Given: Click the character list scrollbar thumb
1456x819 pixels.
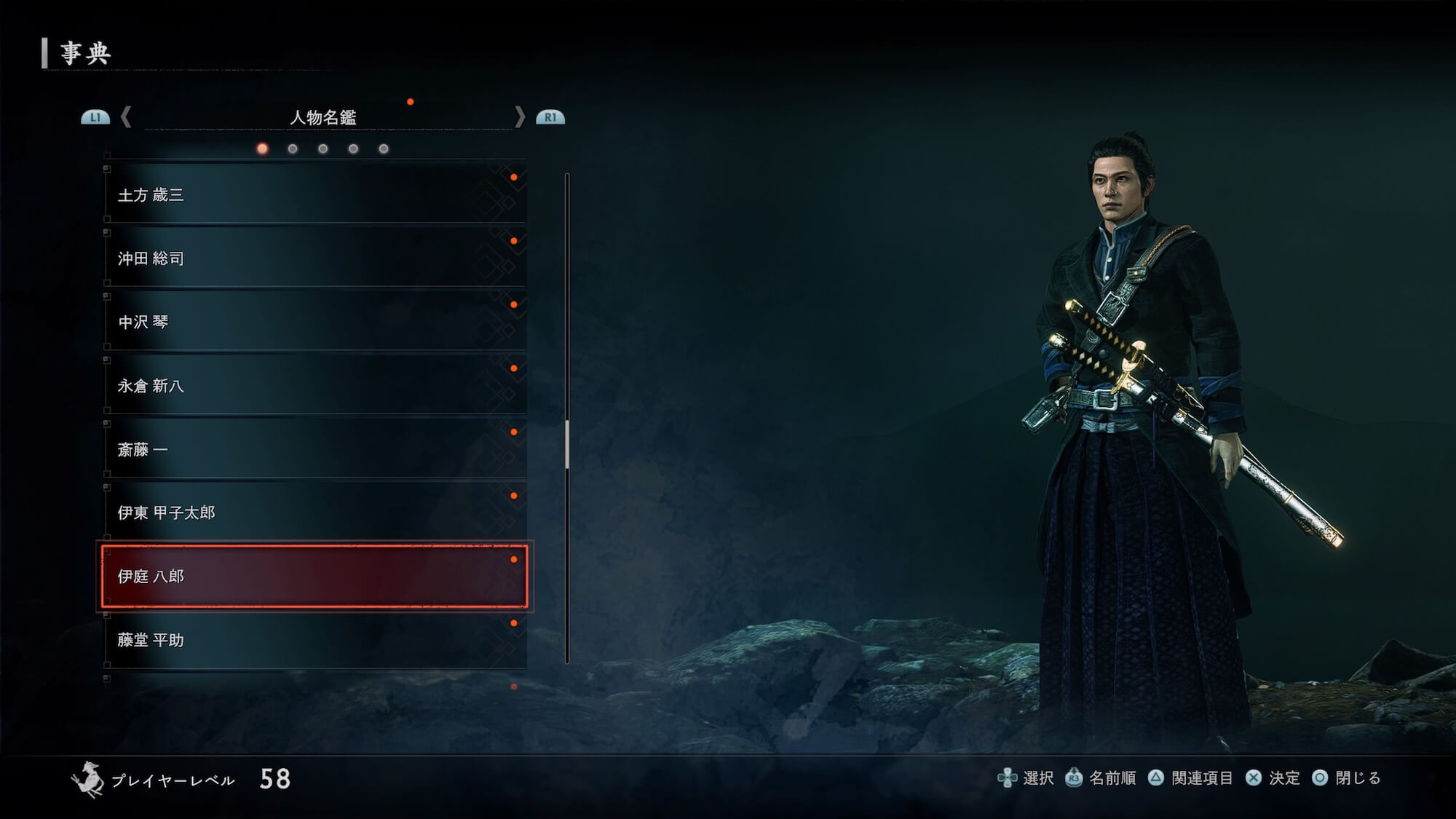Looking at the screenshot, I should click(567, 444).
